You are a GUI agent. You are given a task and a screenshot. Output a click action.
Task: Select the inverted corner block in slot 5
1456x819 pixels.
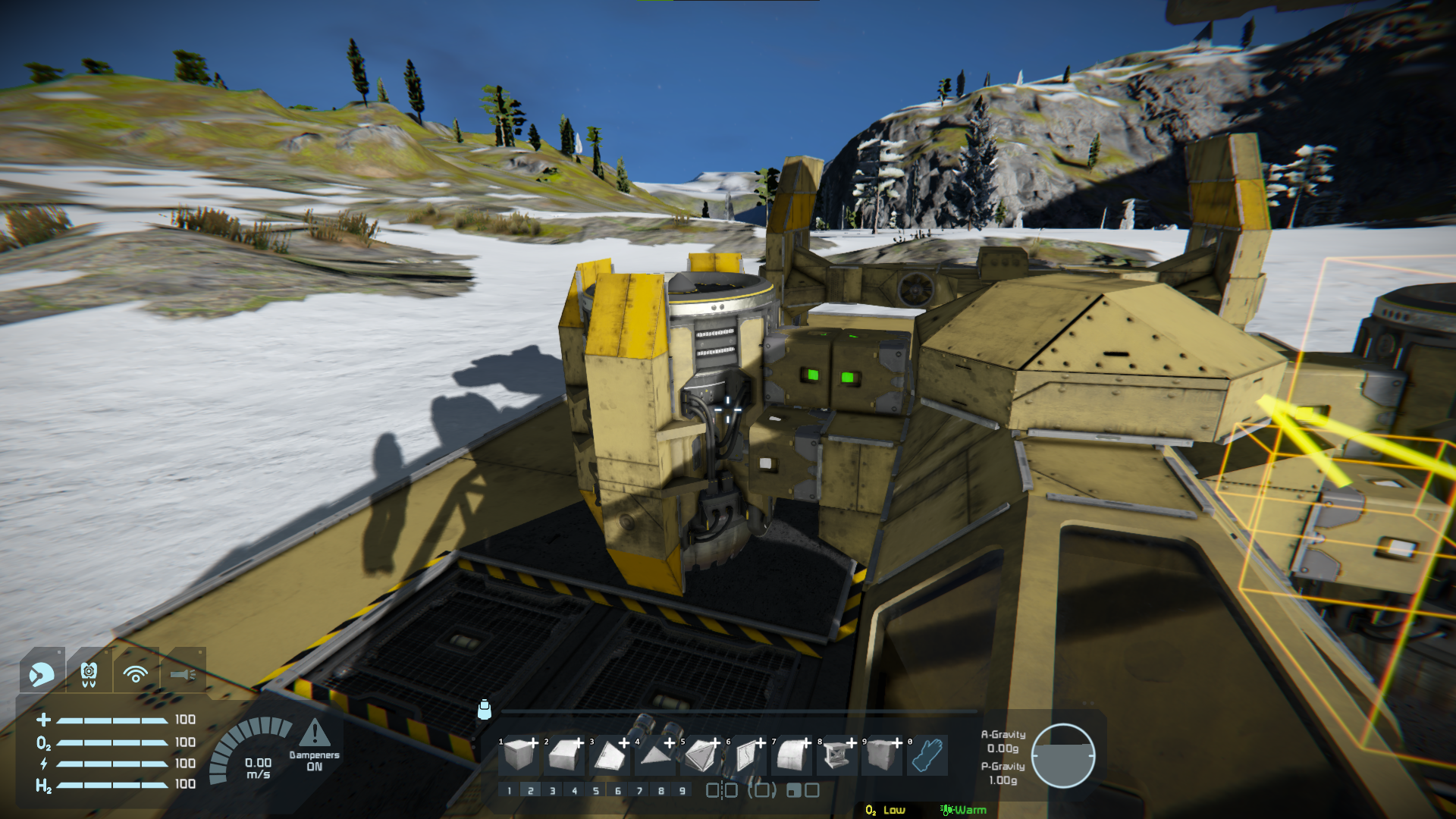point(701,755)
